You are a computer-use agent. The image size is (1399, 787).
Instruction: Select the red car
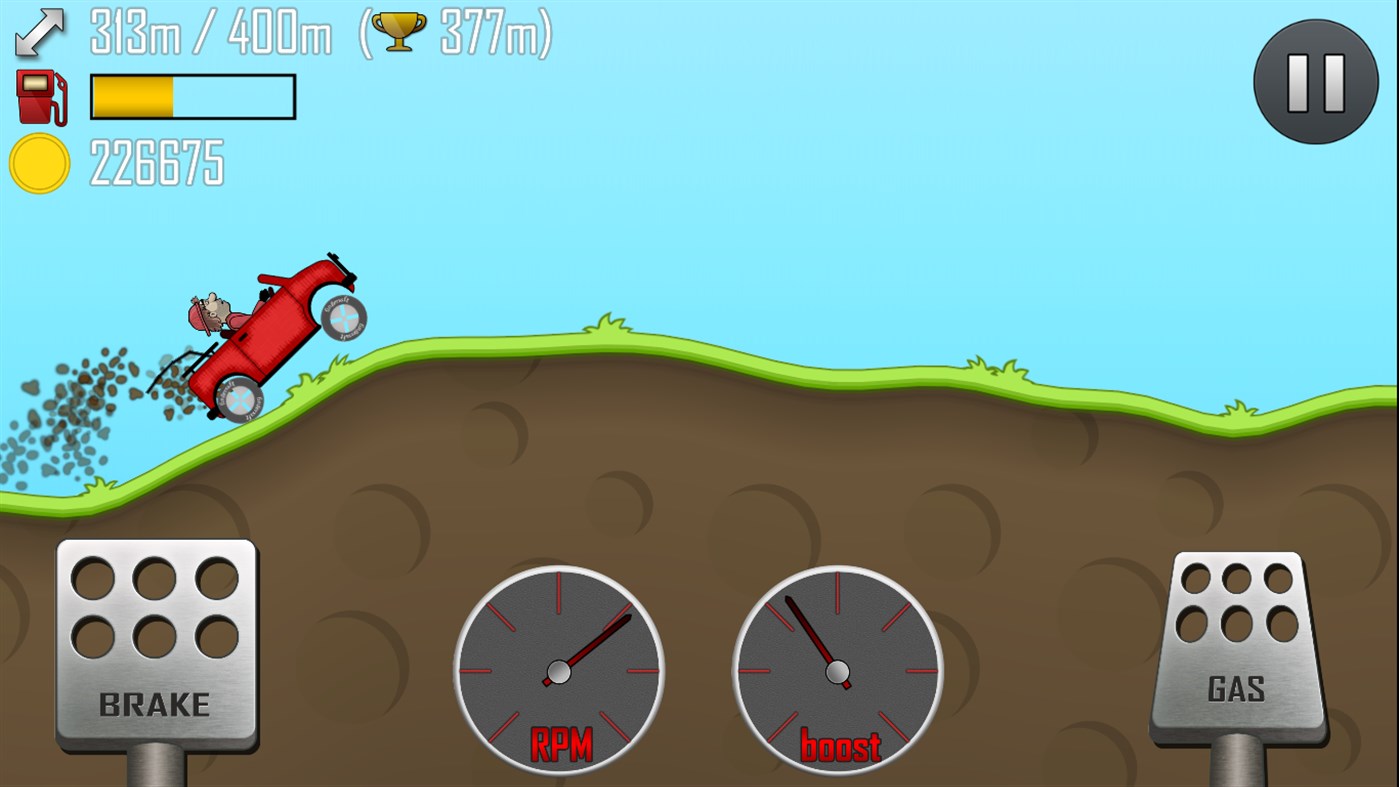(x=270, y=330)
